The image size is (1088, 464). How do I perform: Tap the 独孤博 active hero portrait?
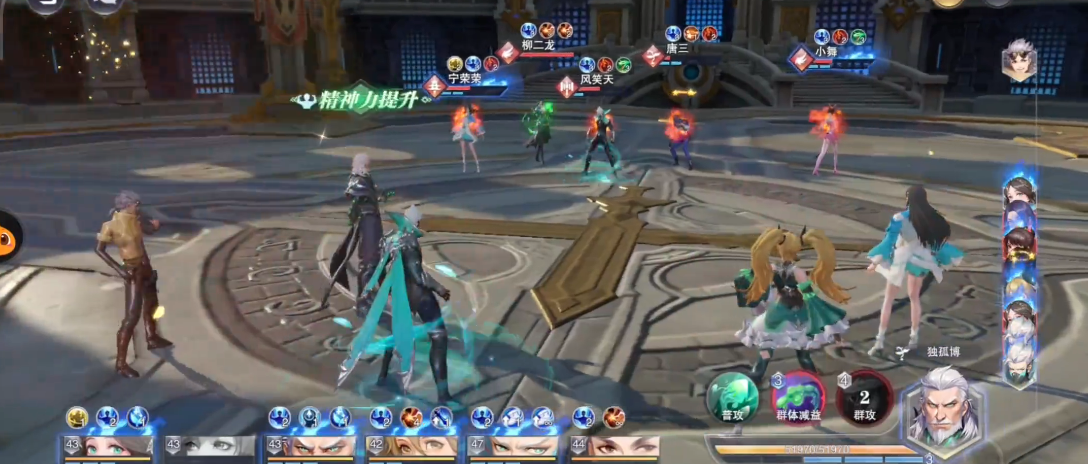(944, 411)
